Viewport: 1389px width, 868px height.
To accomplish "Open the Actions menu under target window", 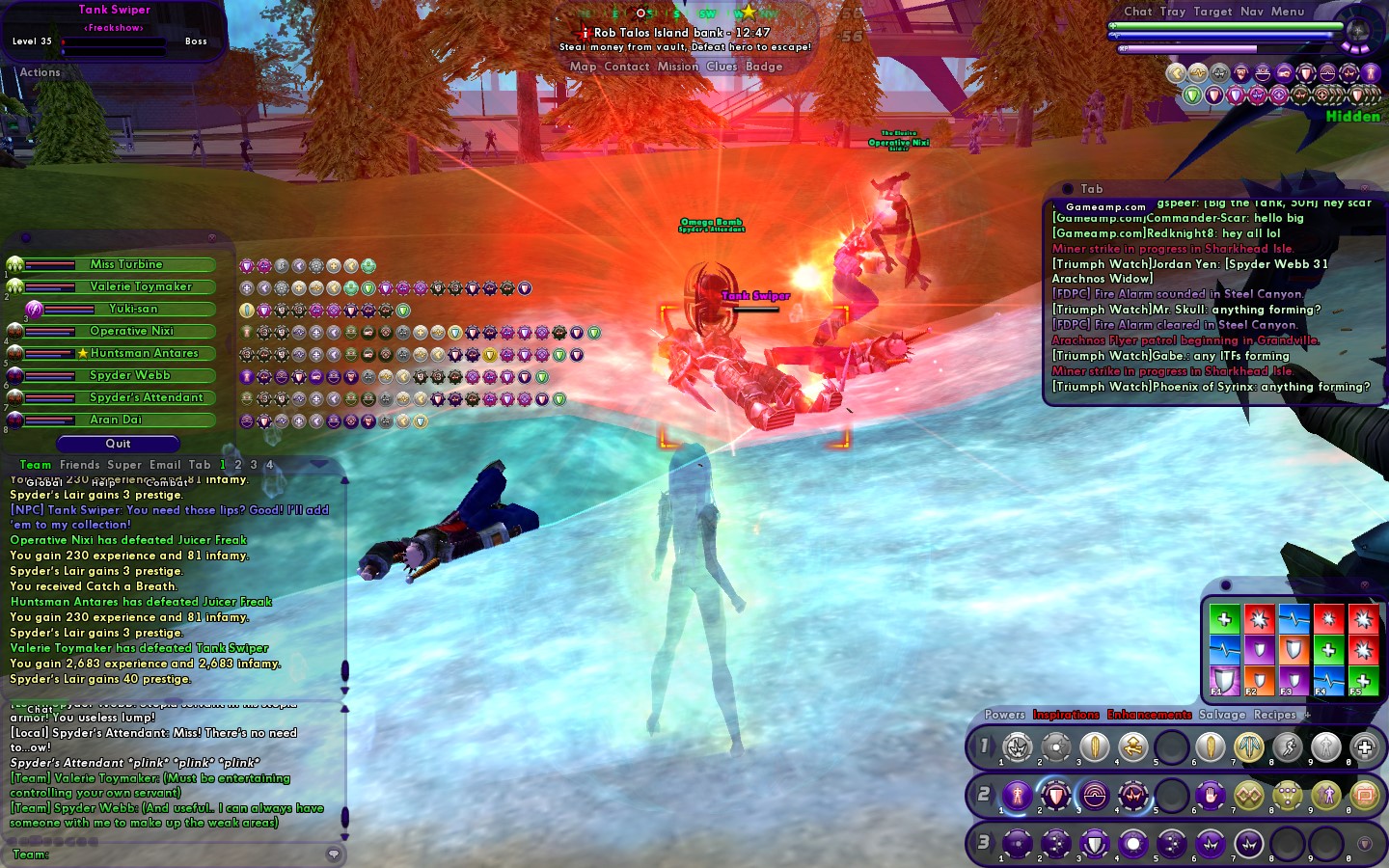I will [x=40, y=72].
